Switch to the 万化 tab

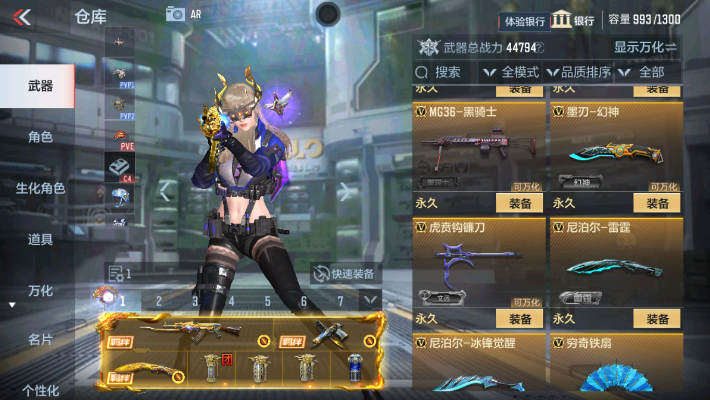tap(40, 290)
